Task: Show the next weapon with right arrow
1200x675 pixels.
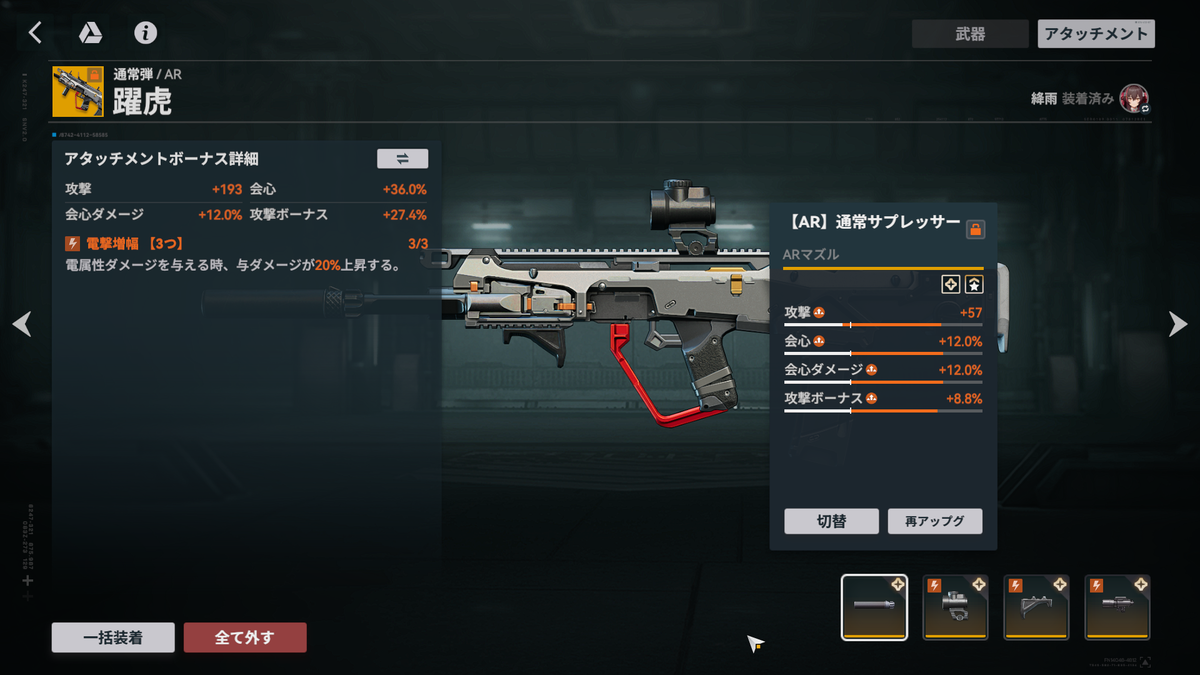Action: pos(1178,324)
